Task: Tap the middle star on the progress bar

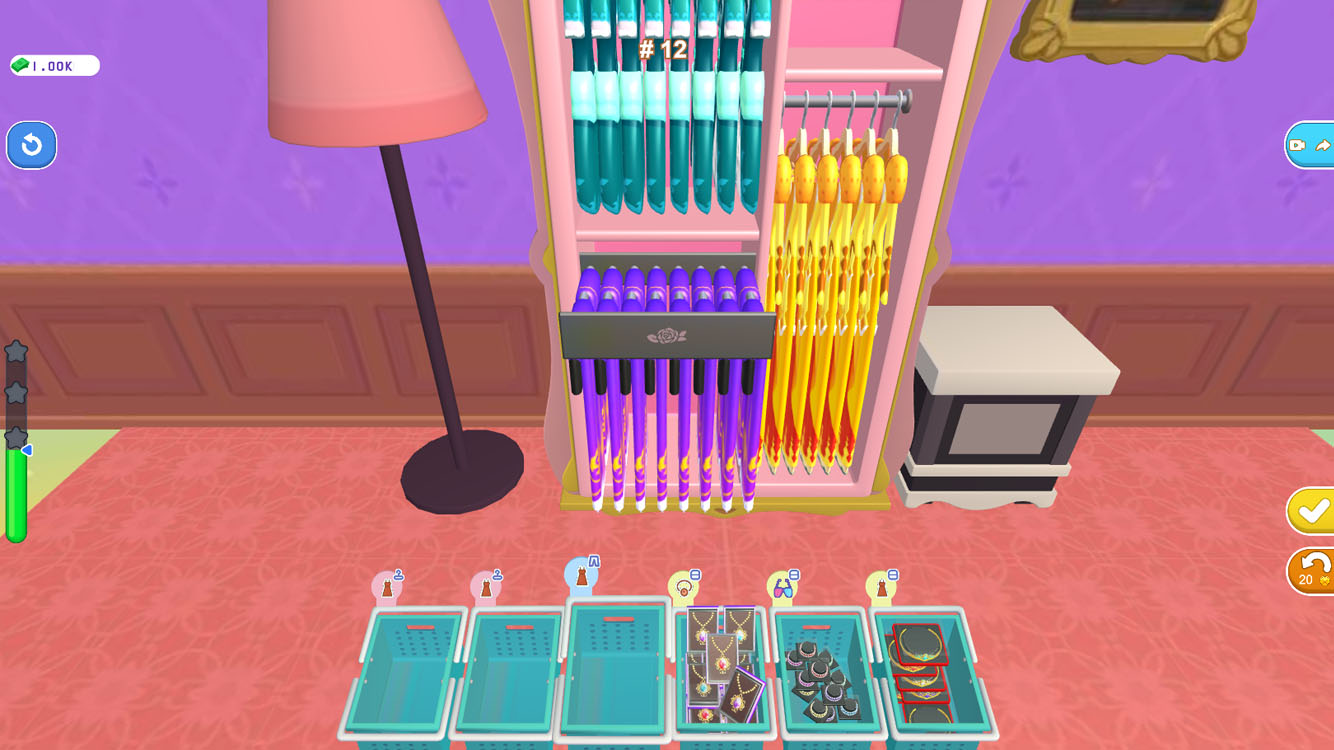Action: coord(14,394)
